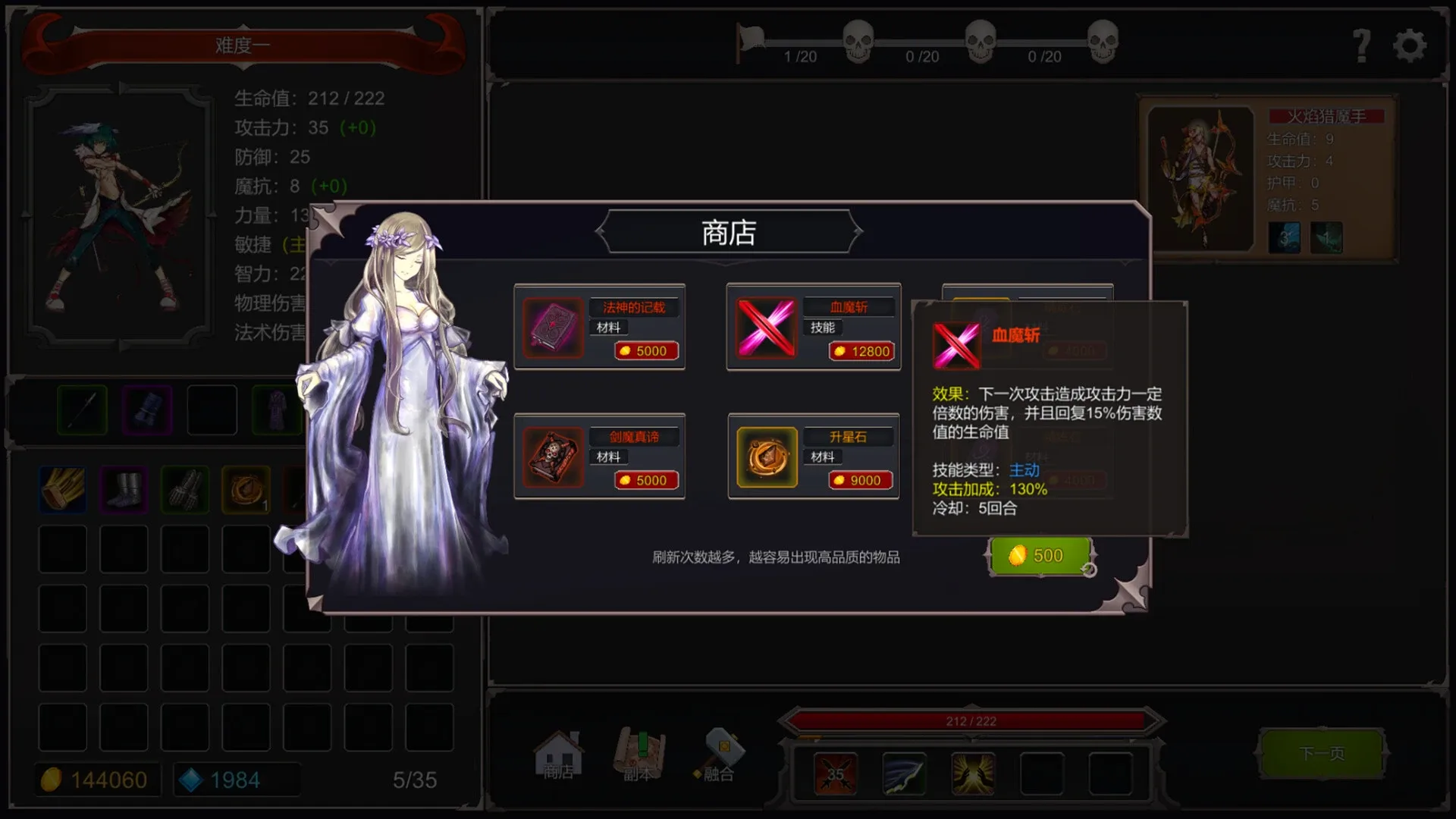This screenshot has height=819, width=1456.
Task: Buy 血魔斩 for 12800 gold
Action: (x=861, y=351)
